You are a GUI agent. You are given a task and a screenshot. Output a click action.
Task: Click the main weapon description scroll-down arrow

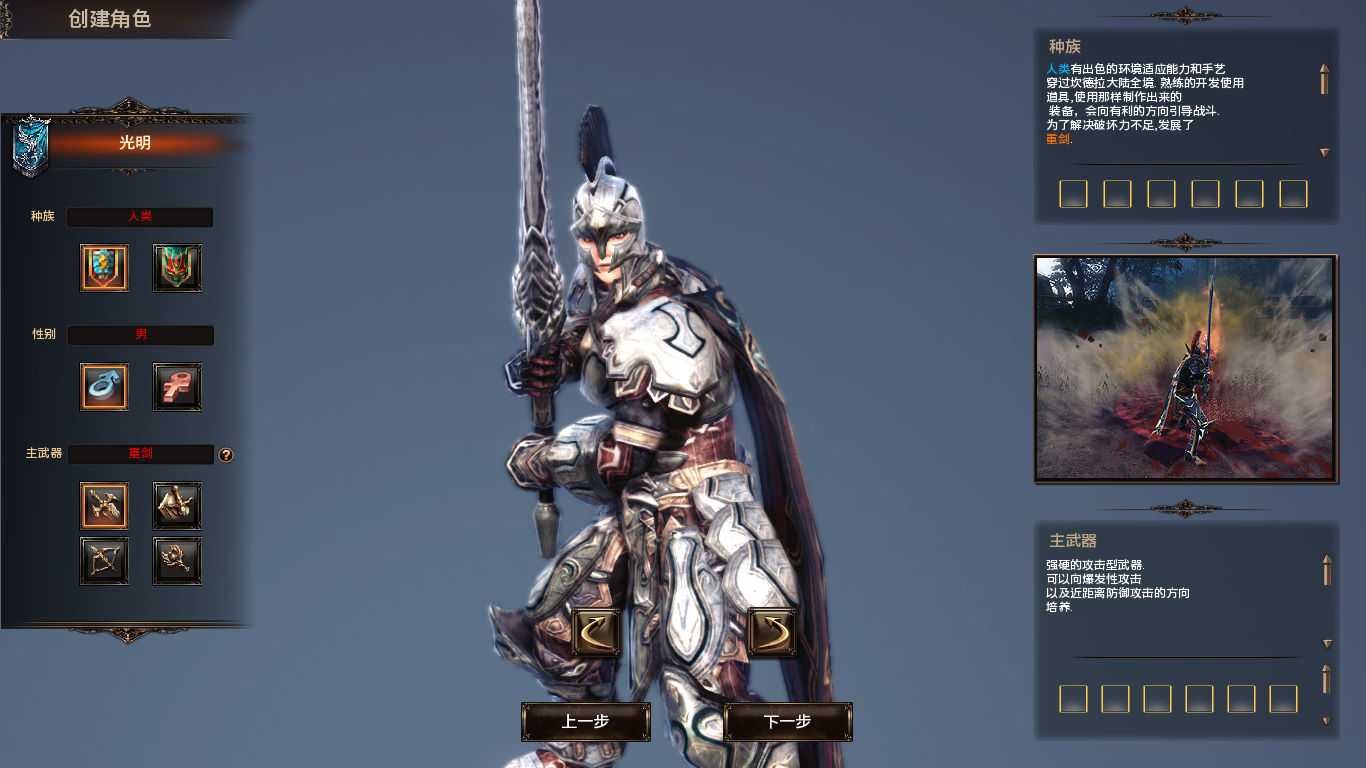coord(1327,644)
